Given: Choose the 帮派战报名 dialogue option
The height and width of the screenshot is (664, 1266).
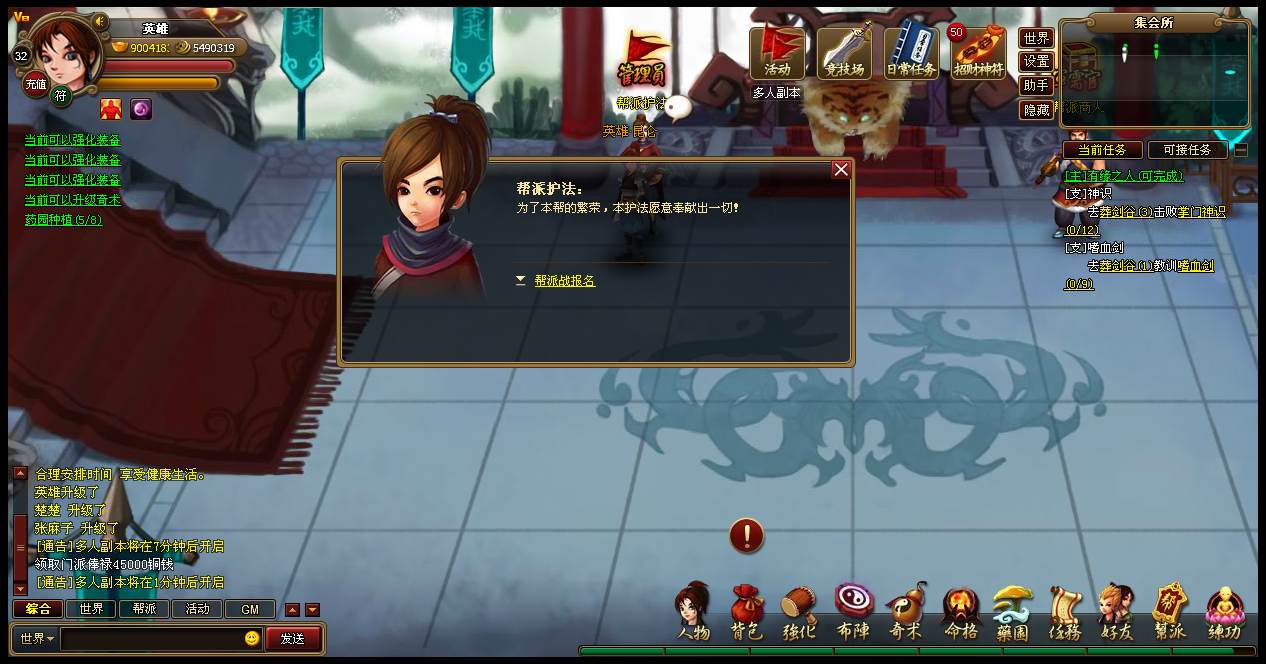Looking at the screenshot, I should pos(564,281).
